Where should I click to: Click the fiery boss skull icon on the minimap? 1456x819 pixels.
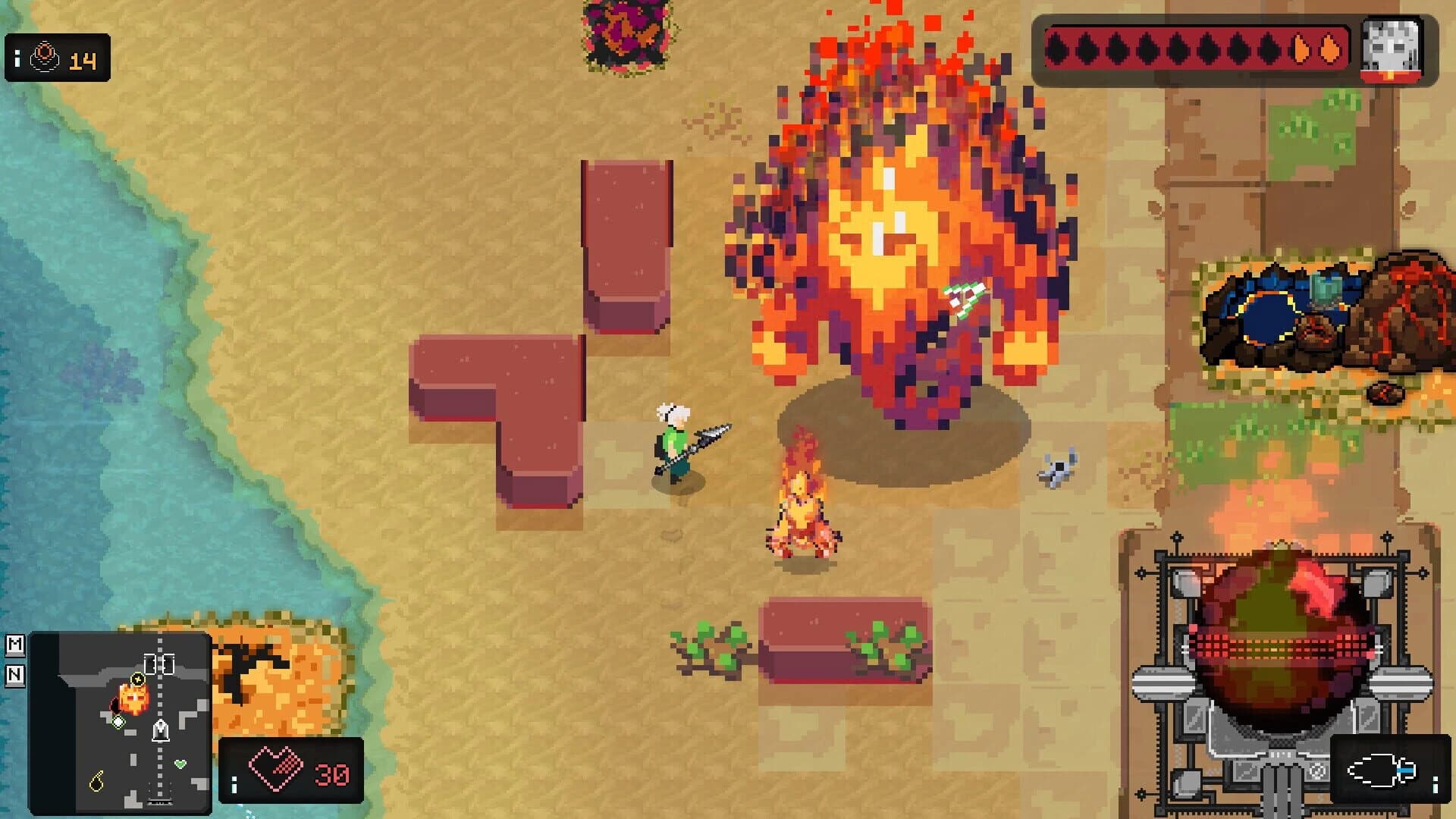[133, 699]
